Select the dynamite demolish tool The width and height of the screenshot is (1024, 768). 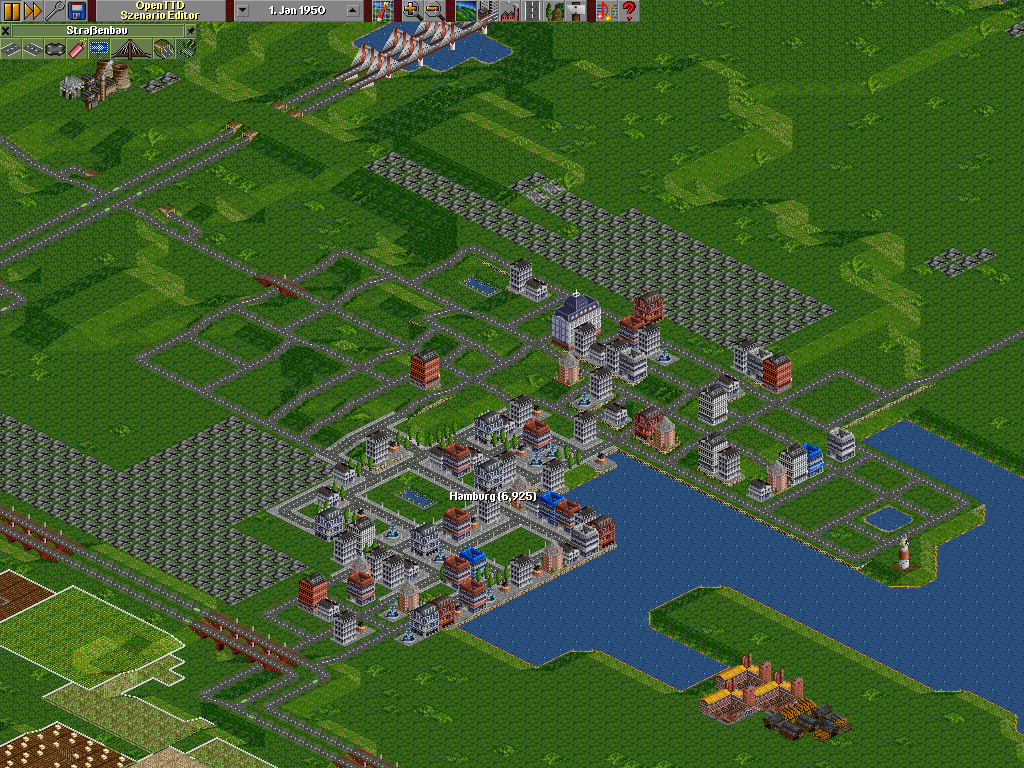click(75, 48)
